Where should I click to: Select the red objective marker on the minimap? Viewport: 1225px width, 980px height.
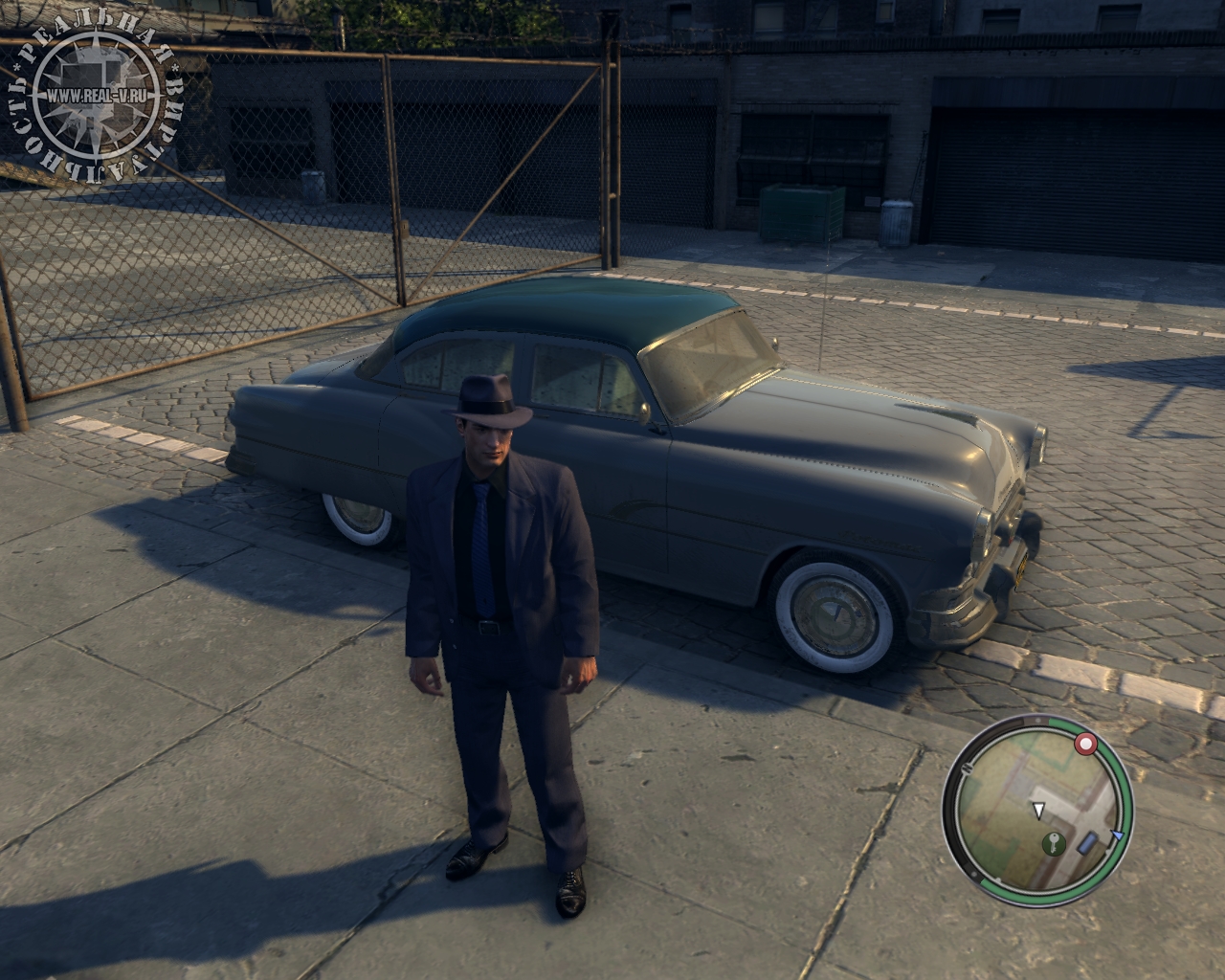point(1084,744)
